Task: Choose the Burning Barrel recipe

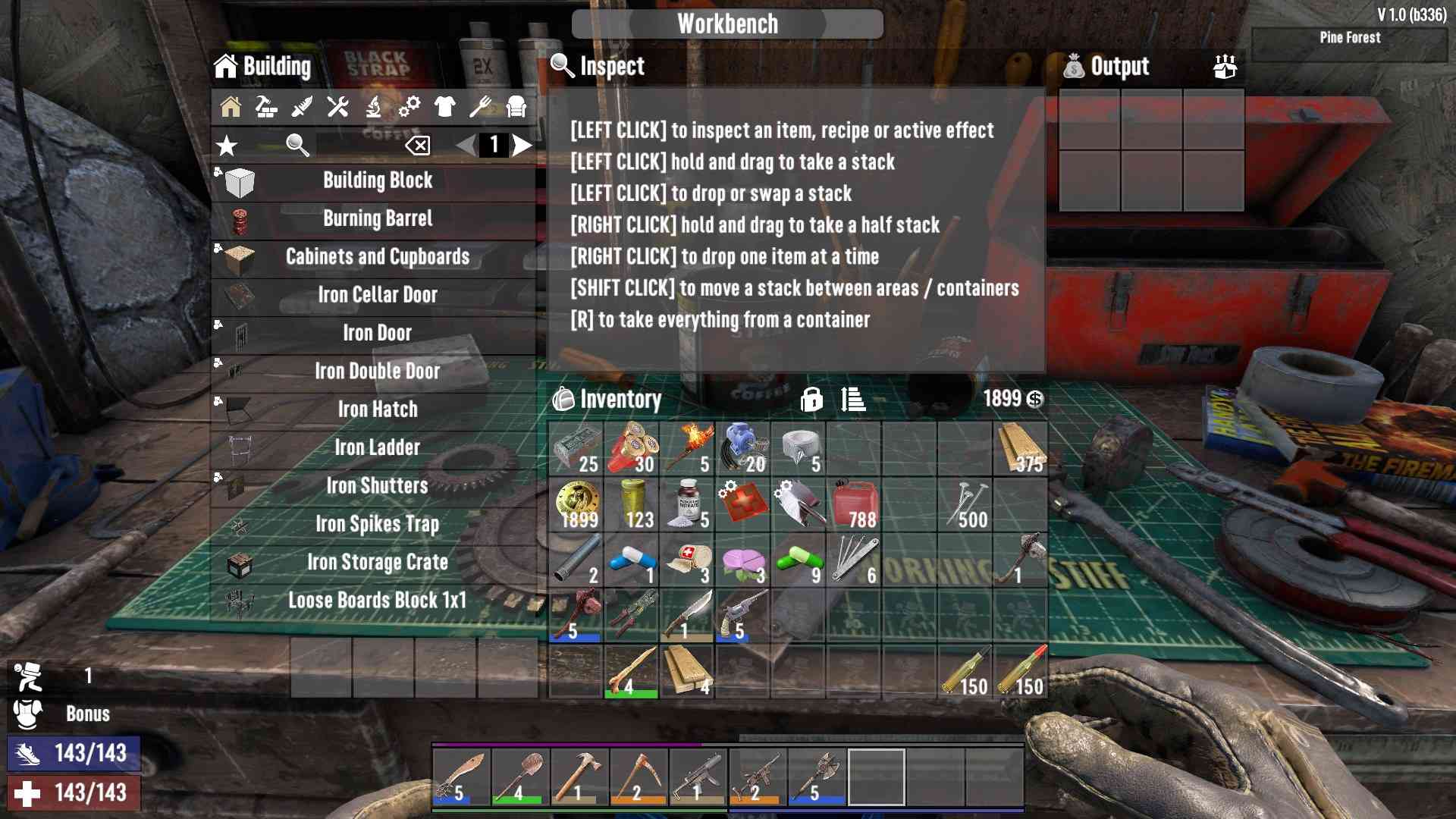Action: pyautogui.click(x=377, y=219)
